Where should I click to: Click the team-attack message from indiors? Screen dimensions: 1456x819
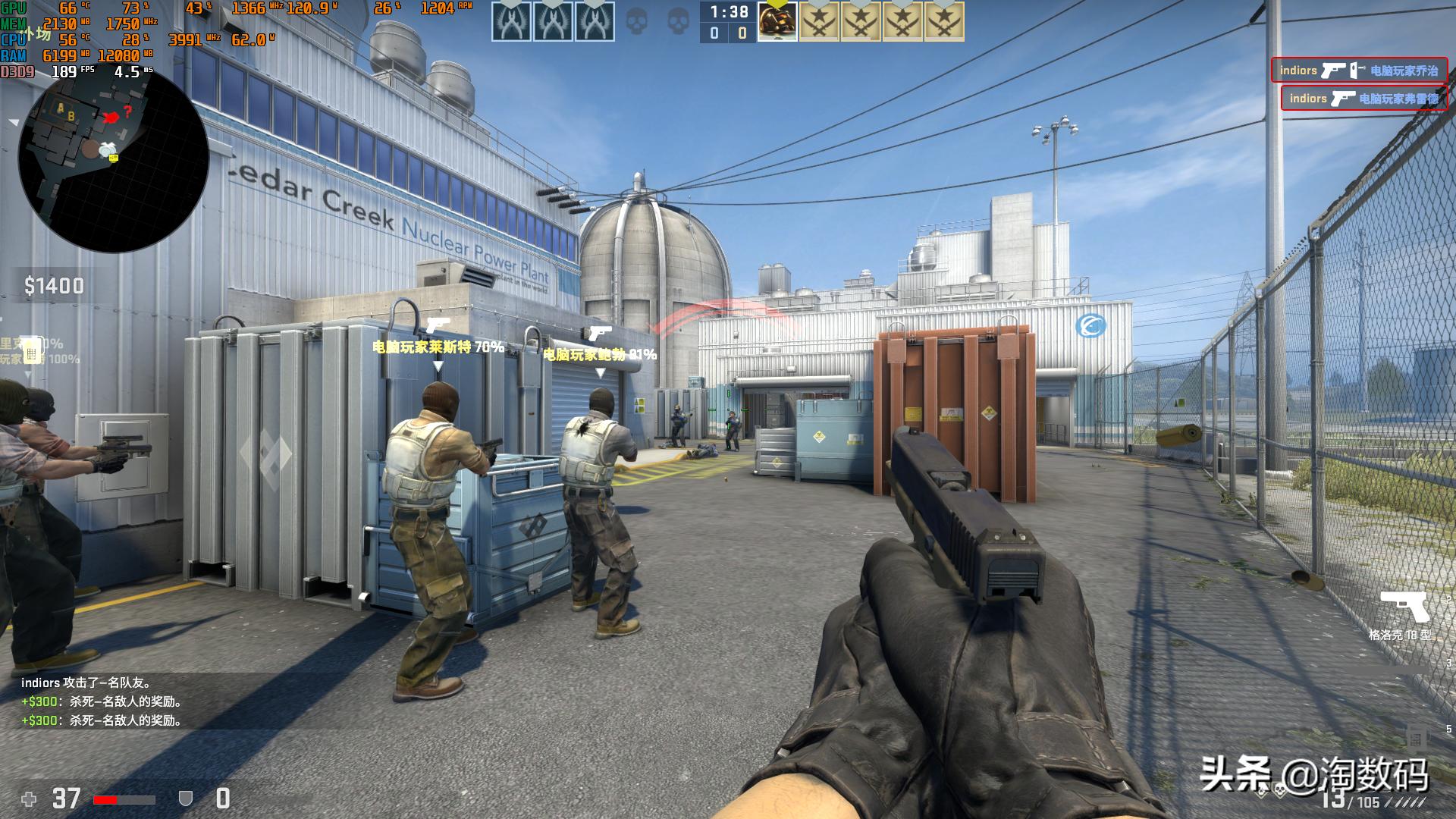coord(86,683)
